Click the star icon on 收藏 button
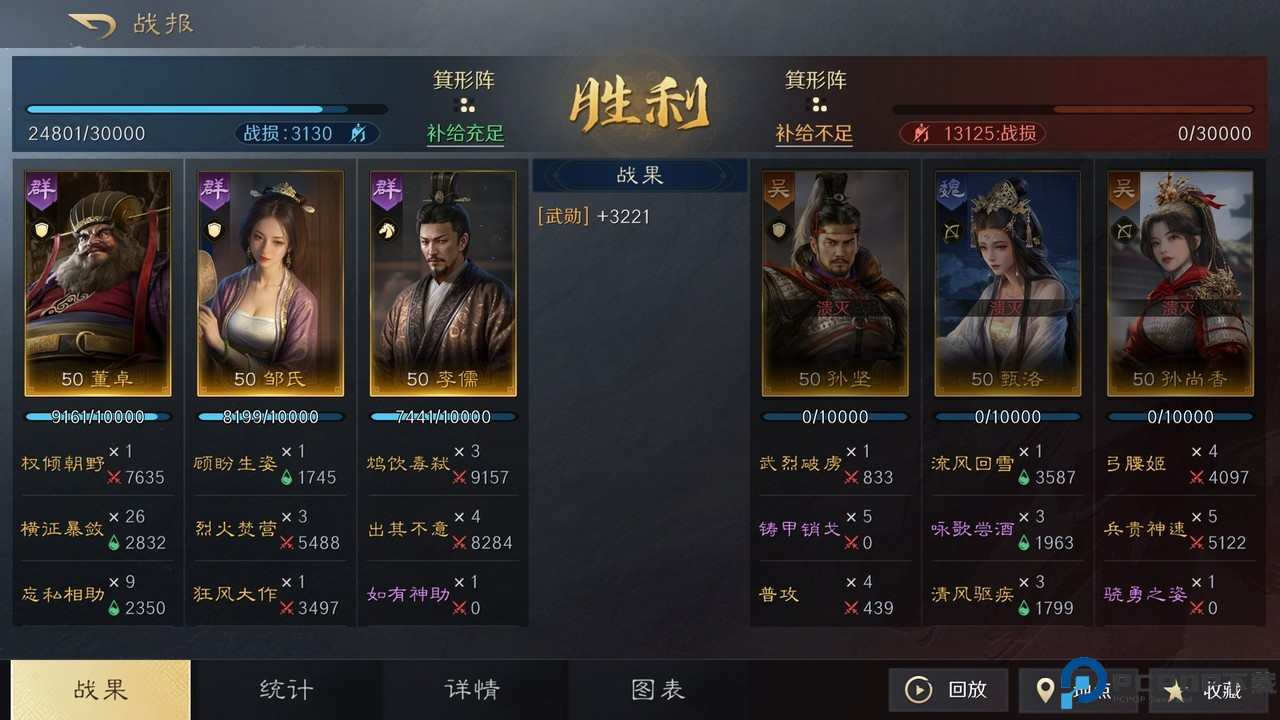 (x=1174, y=689)
